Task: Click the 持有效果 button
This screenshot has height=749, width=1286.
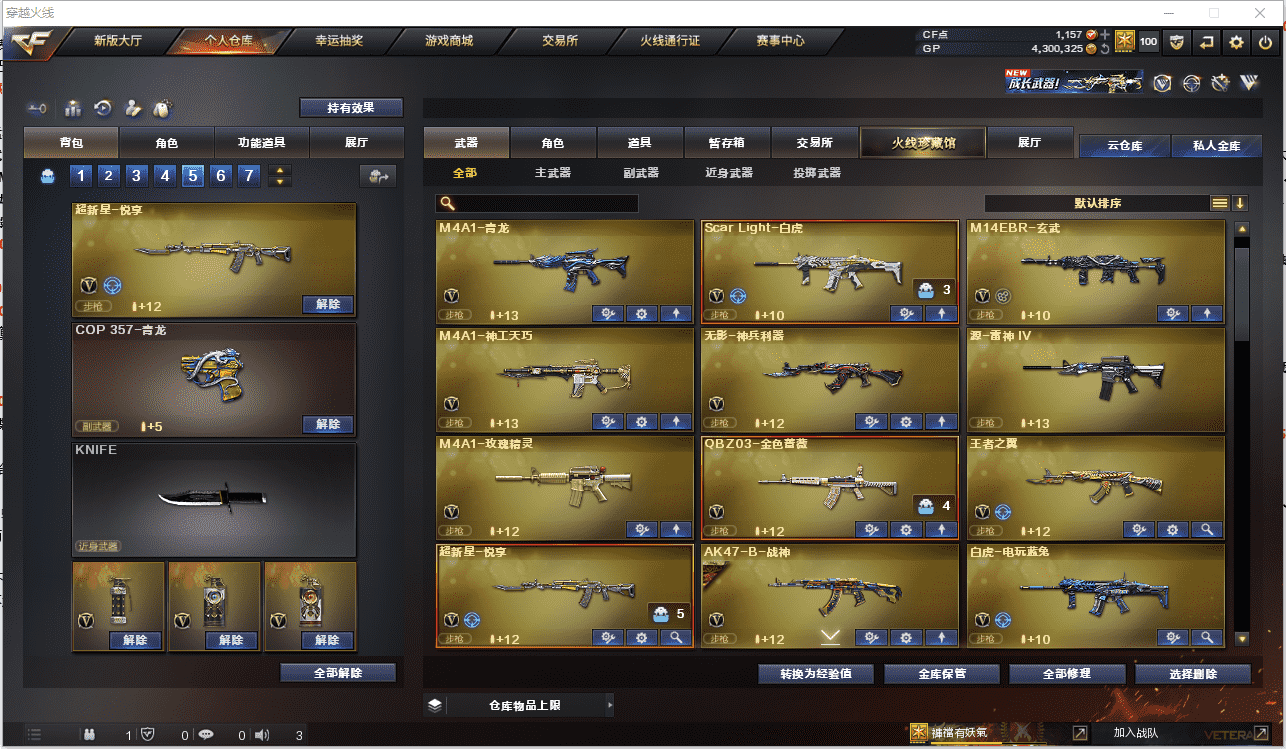Action: 351,108
